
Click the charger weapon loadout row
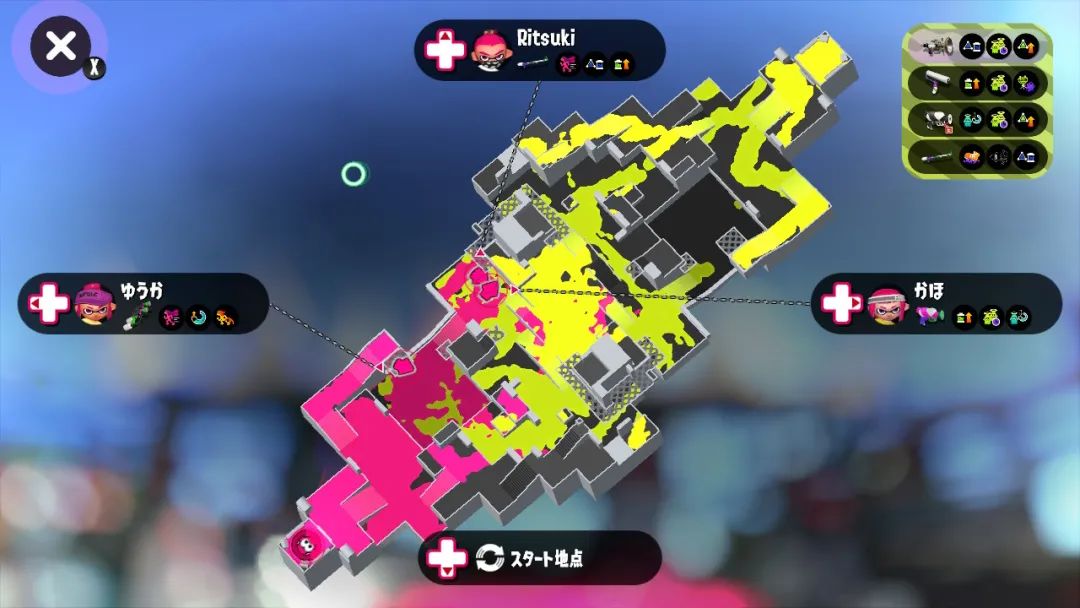(x=976, y=156)
